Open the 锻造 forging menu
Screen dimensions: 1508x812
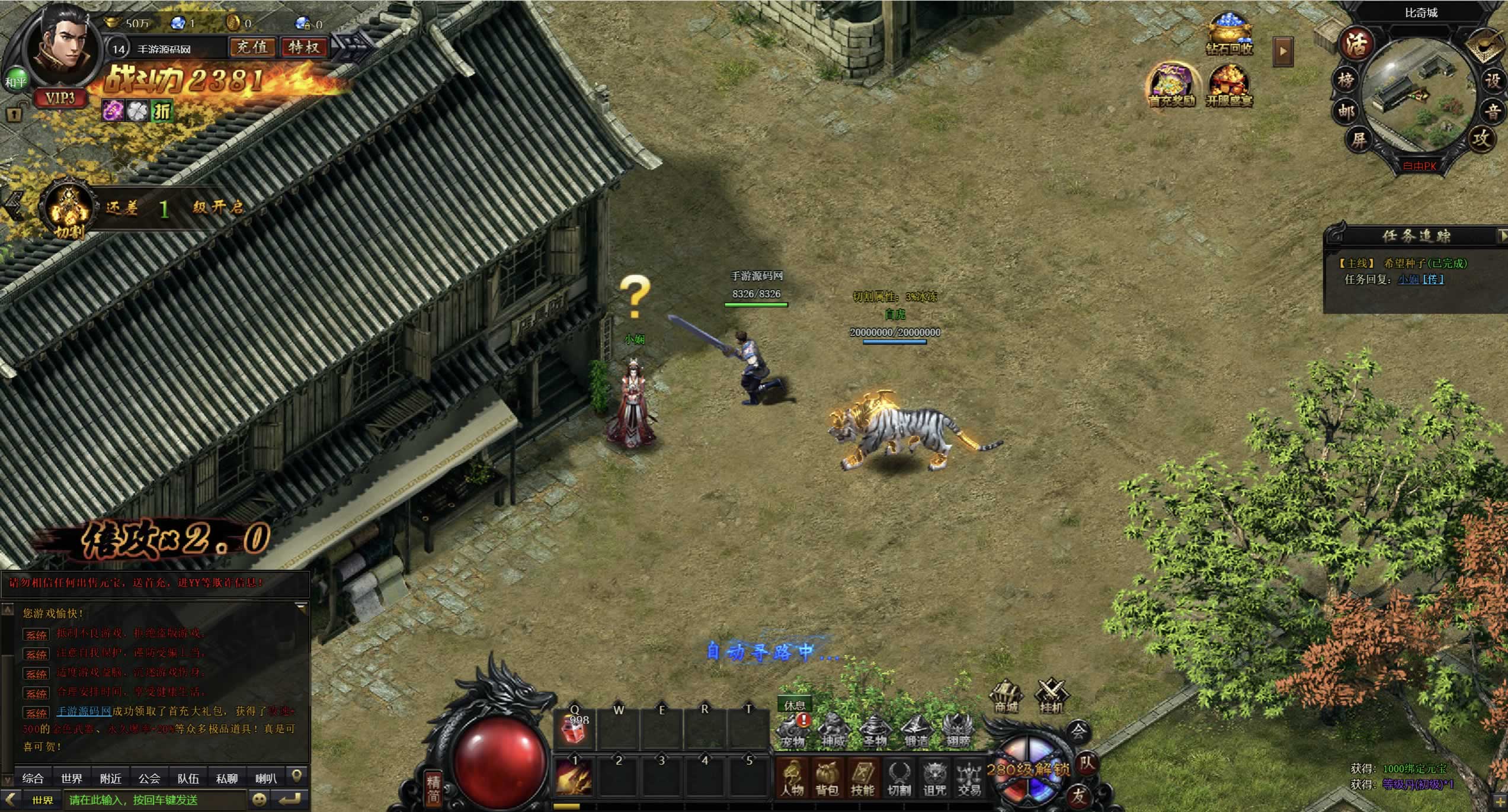pos(915,730)
